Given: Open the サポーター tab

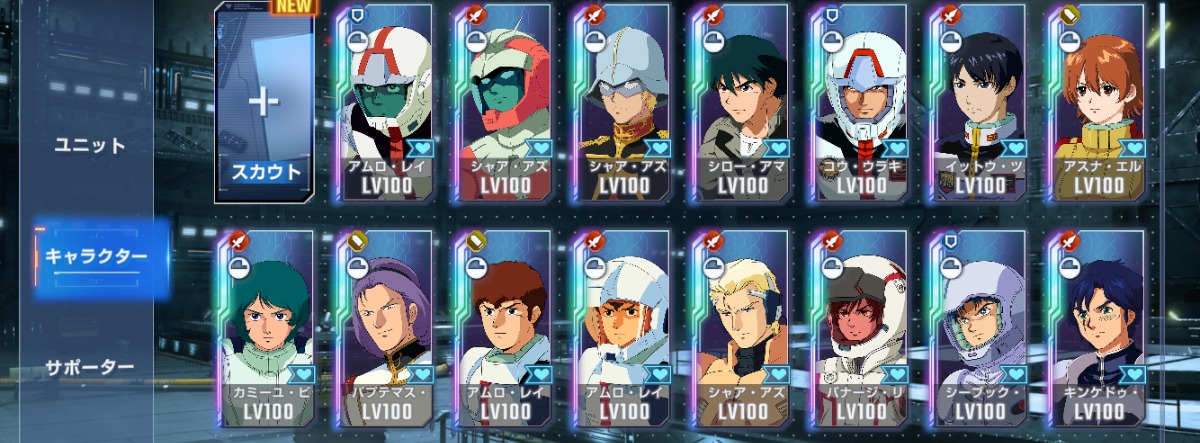Looking at the screenshot, I should 89,367.
